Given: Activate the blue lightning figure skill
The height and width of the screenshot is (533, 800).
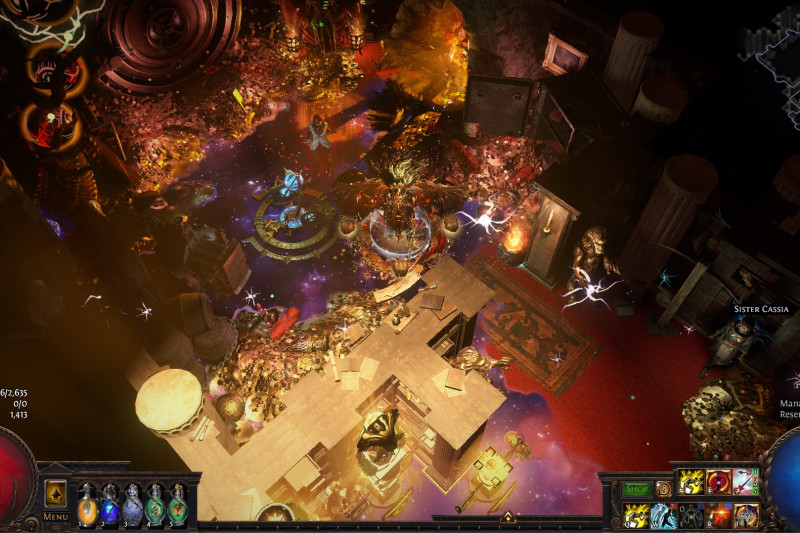Looking at the screenshot, I should (x=662, y=516).
